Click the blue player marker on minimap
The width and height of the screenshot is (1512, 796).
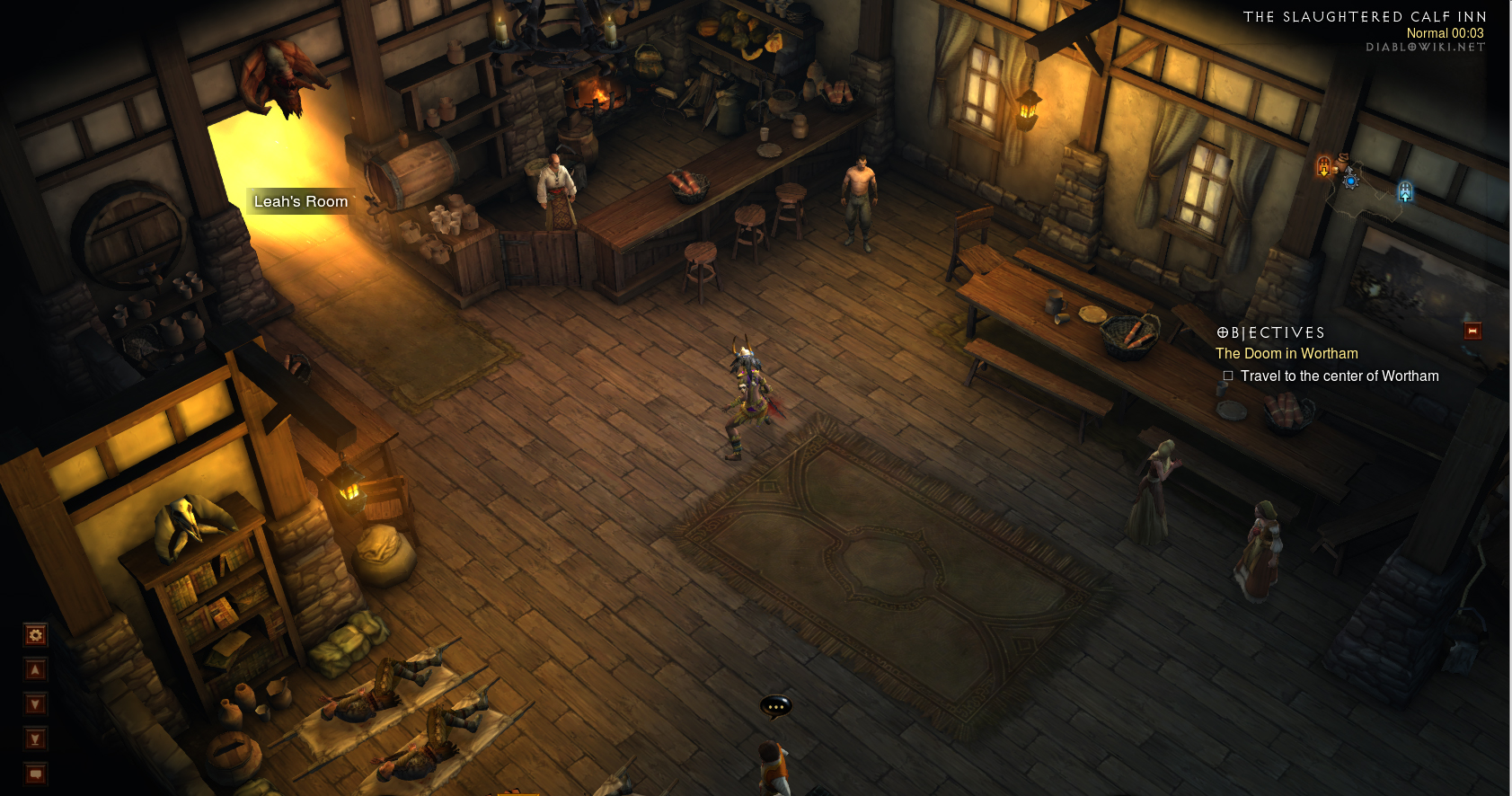(1350, 181)
